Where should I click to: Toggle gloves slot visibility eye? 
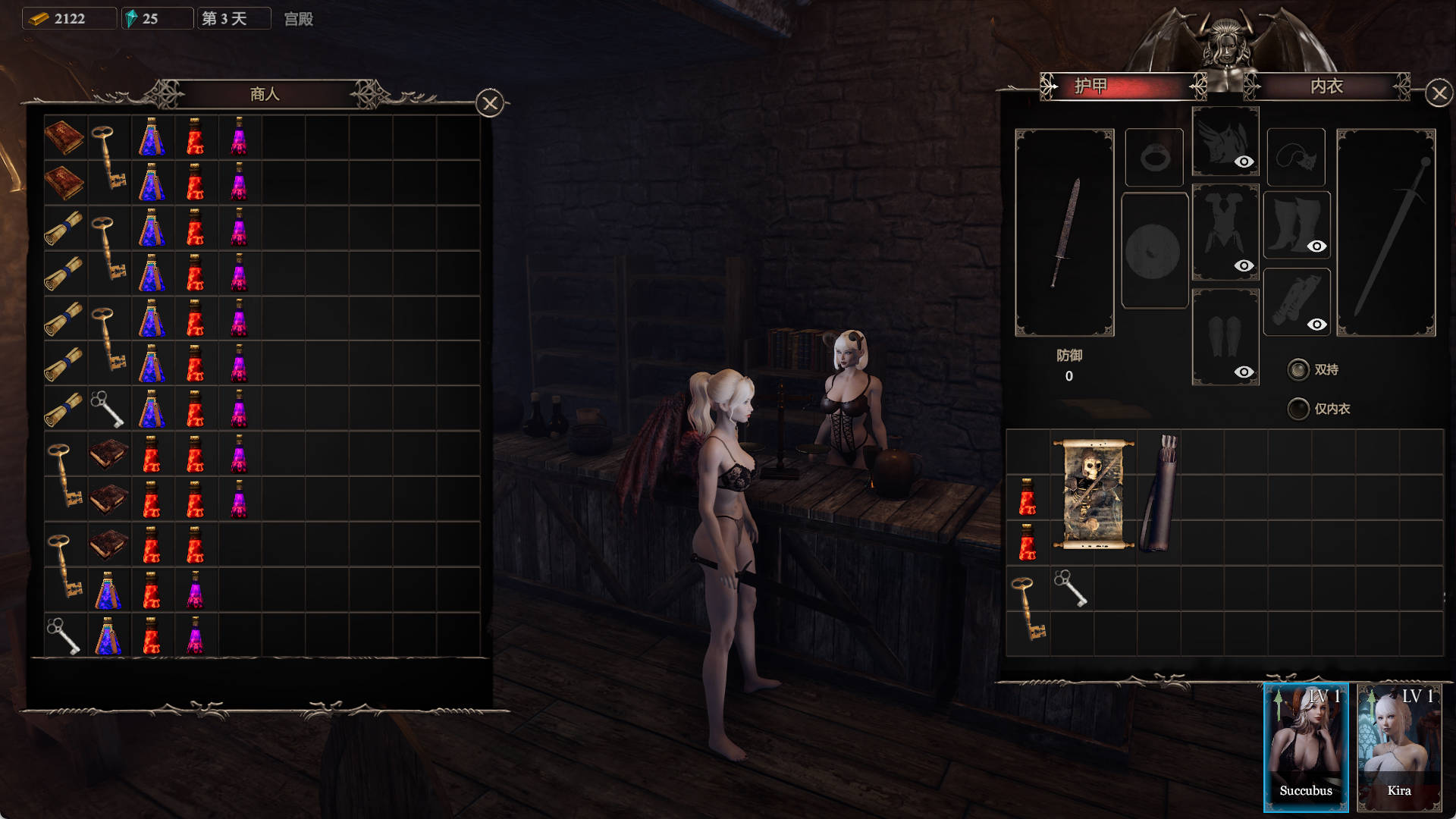coord(1317,325)
